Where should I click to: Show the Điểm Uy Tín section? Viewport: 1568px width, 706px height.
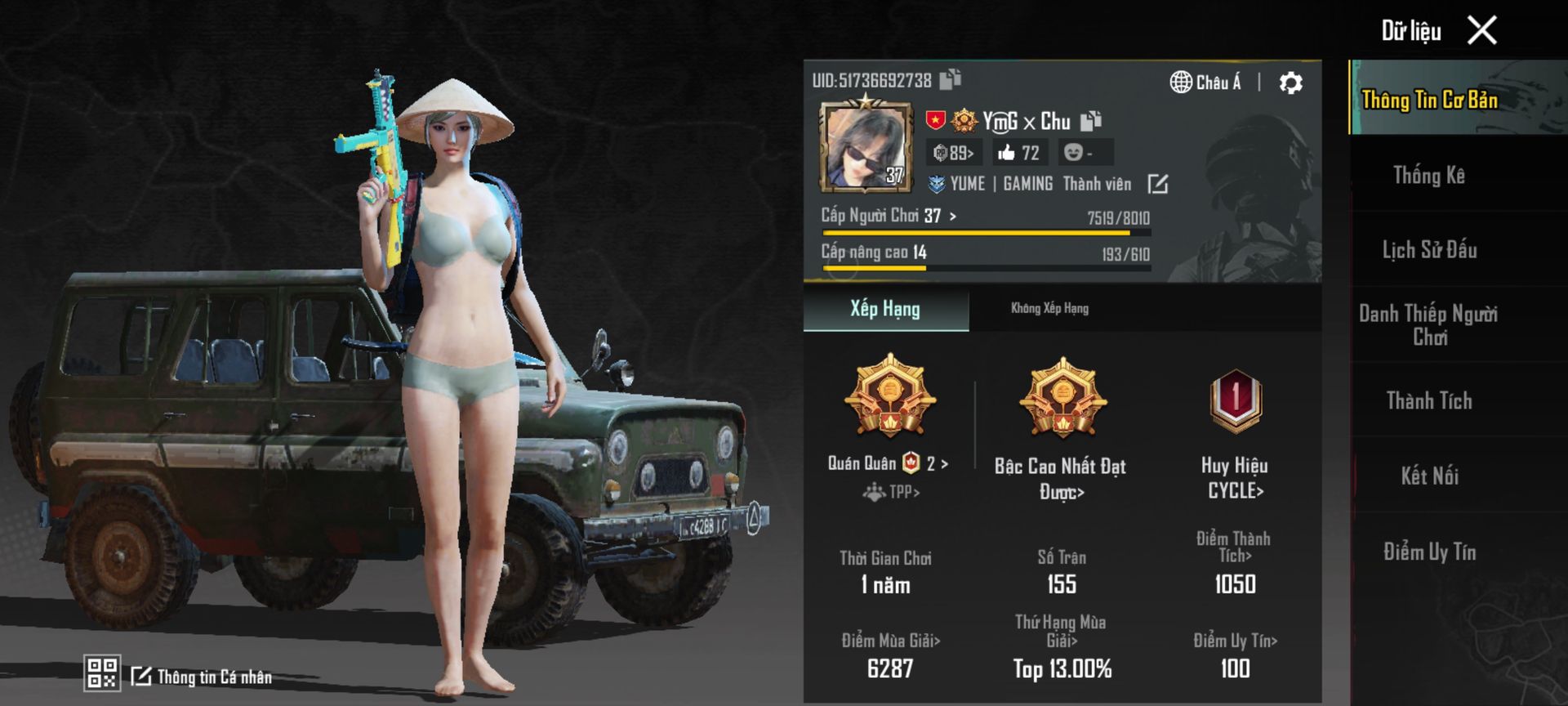coord(1428,552)
